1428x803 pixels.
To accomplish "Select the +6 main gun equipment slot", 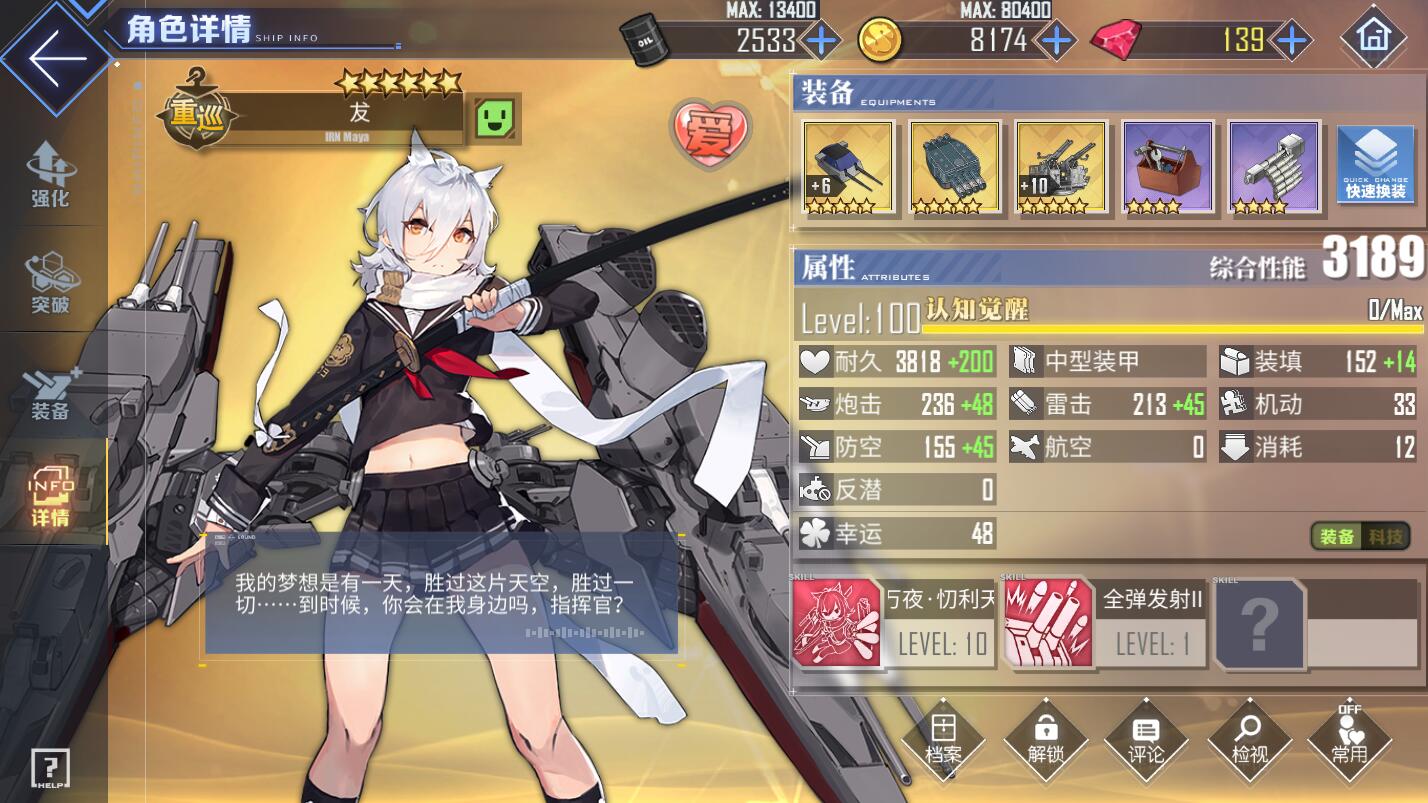I will [848, 167].
